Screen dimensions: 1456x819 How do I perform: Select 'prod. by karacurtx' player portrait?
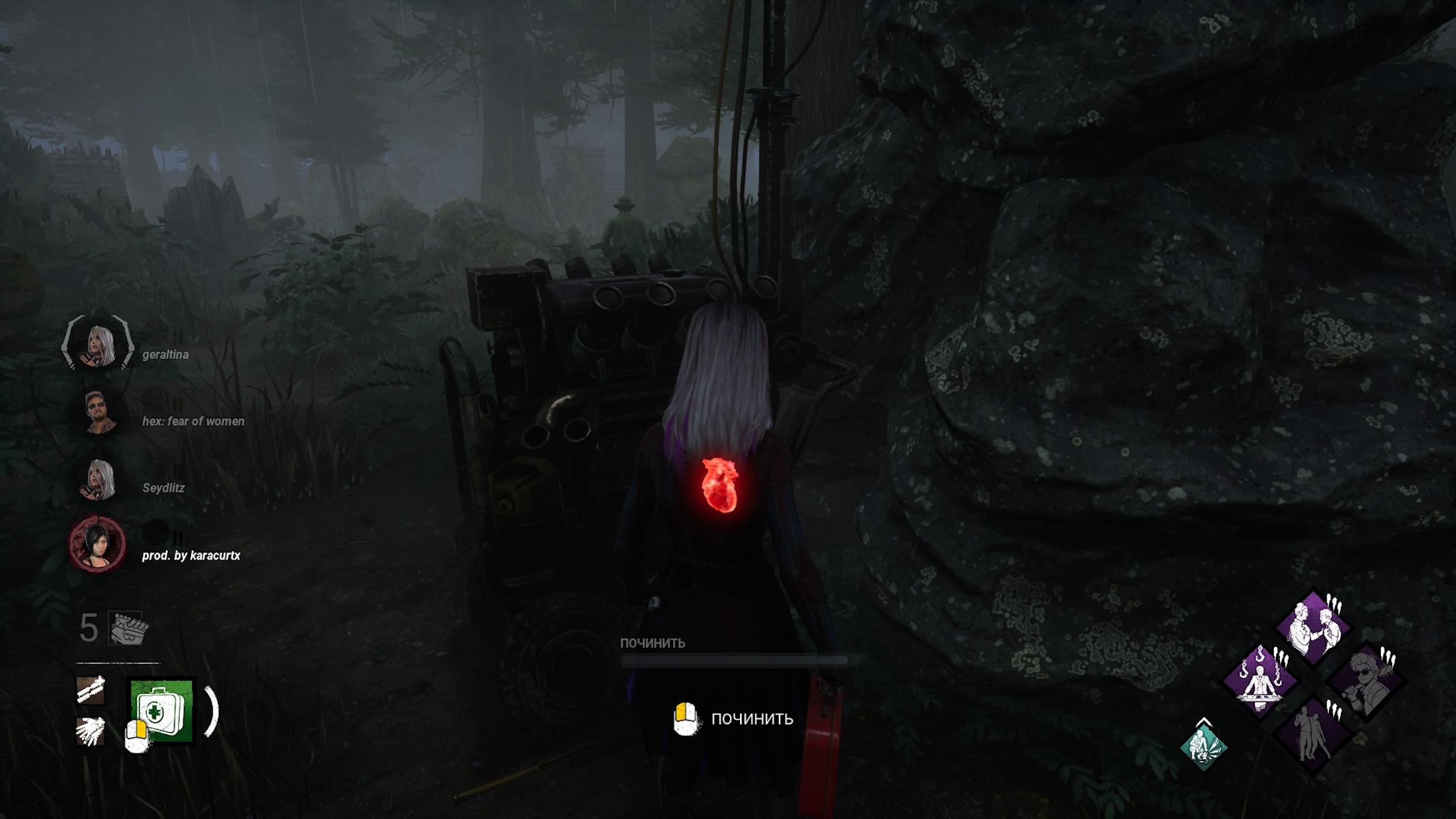point(97,545)
